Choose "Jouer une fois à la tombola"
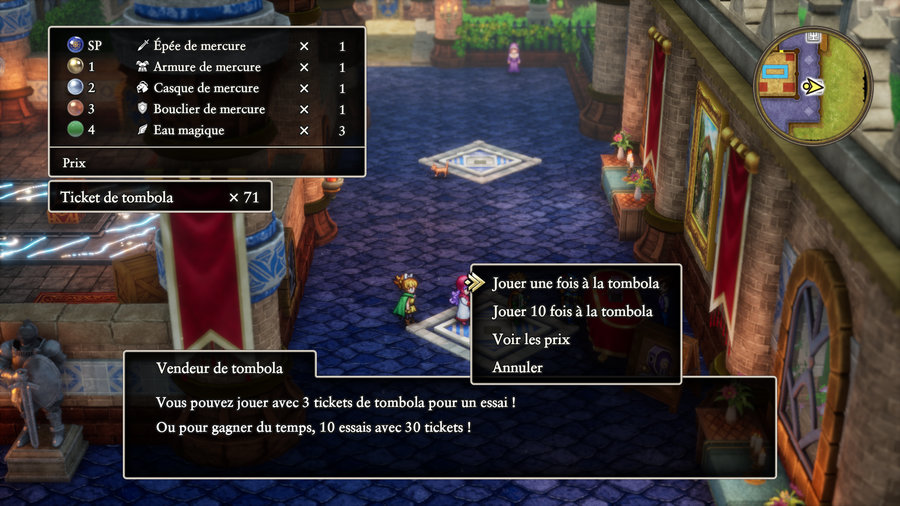The height and width of the screenshot is (506, 900). 575,283
